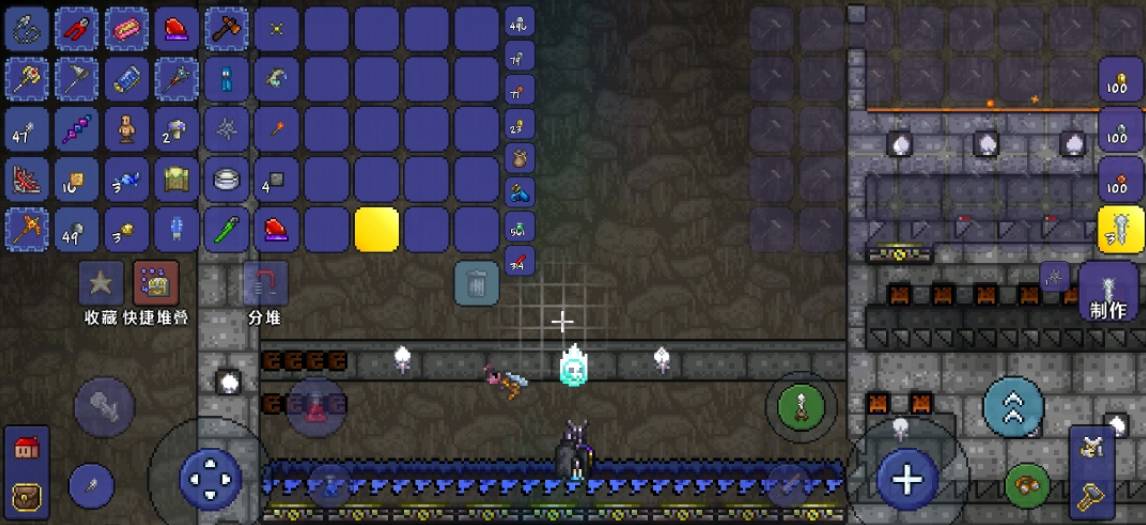This screenshot has width=1146, height=525.
Task: Tap the 收藏 favorite star button
Action: [x=101, y=284]
